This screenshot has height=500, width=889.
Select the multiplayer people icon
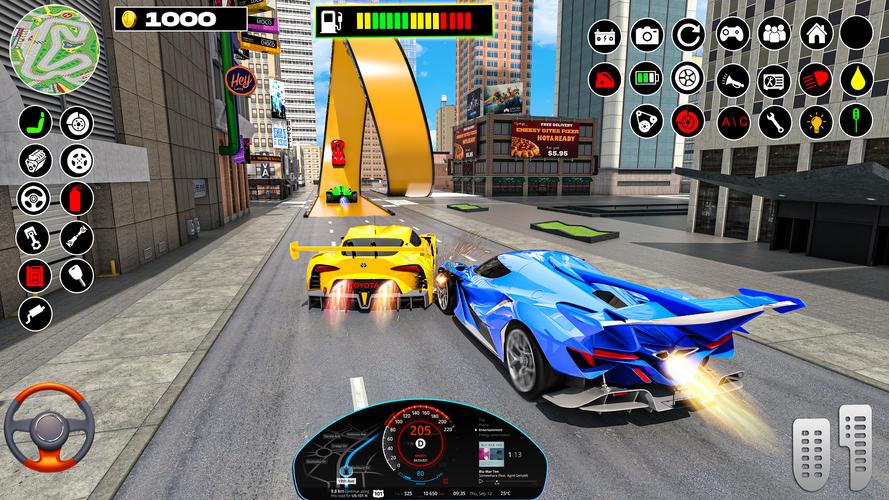[x=773, y=34]
